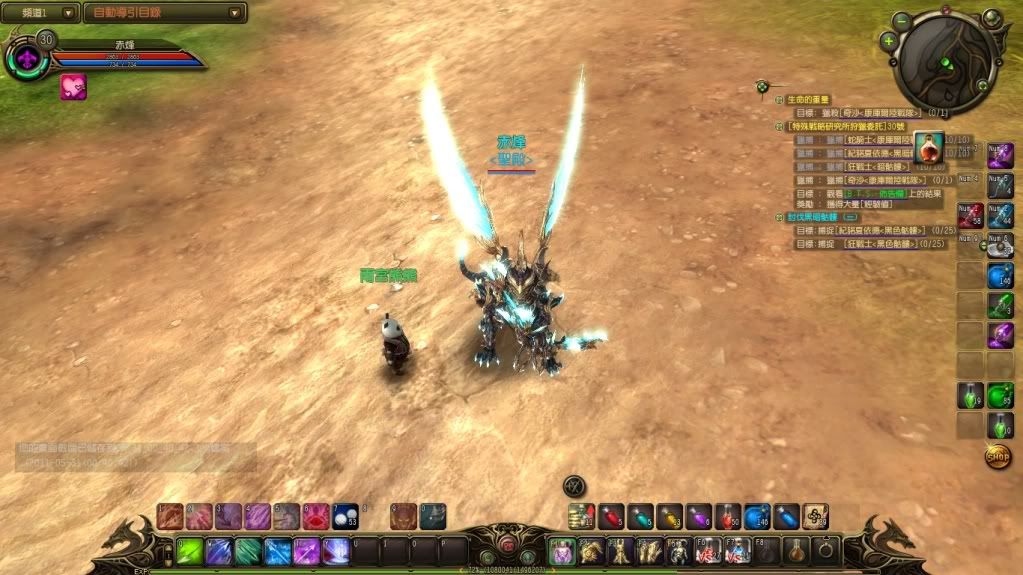Screen dimensions: 1023x575
Task: Use the large green round potion in sidebar
Action: pyautogui.click(x=1000, y=396)
